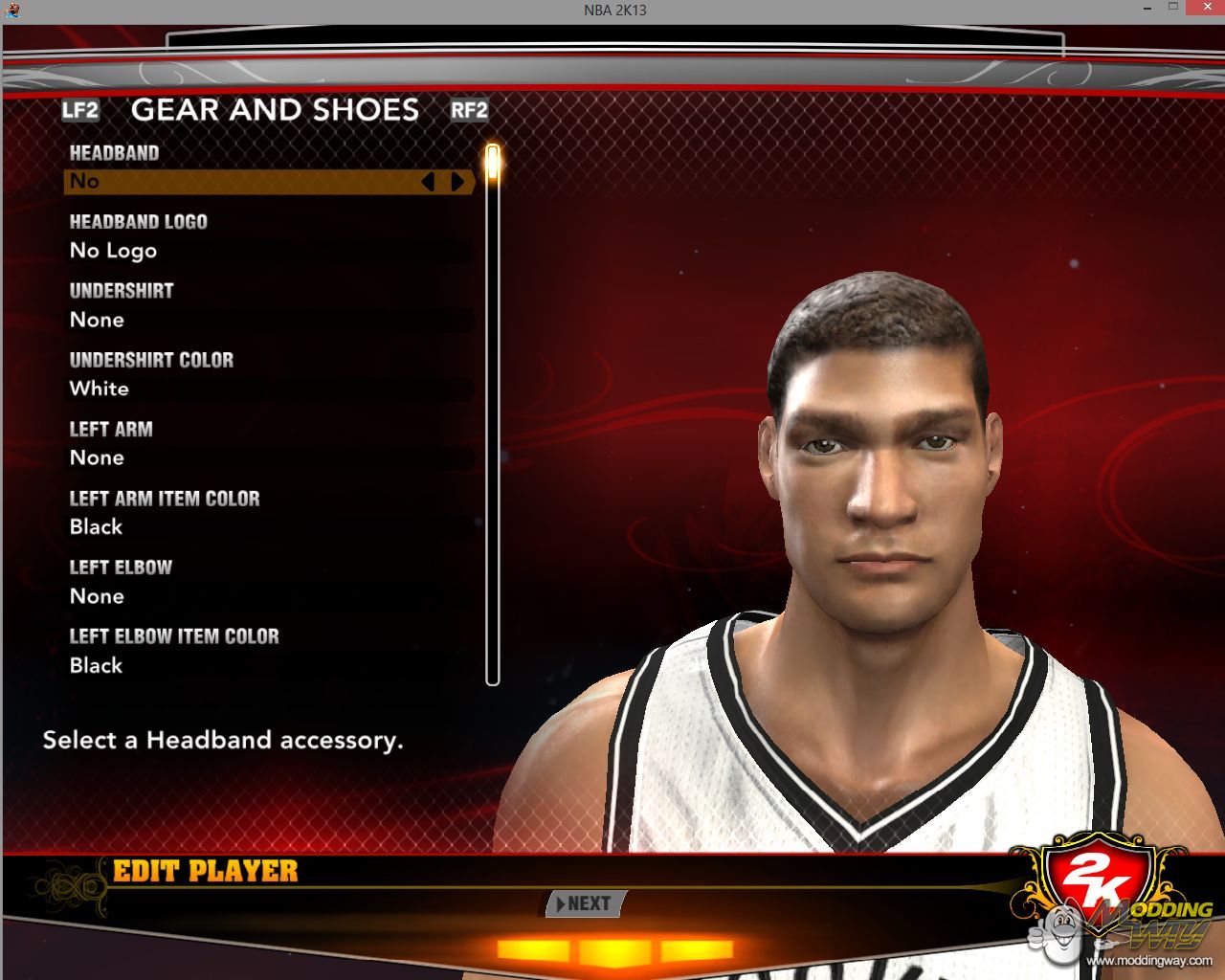Screen dimensions: 1225x980
Task: Select the Left Arm gear option
Action: (268, 457)
